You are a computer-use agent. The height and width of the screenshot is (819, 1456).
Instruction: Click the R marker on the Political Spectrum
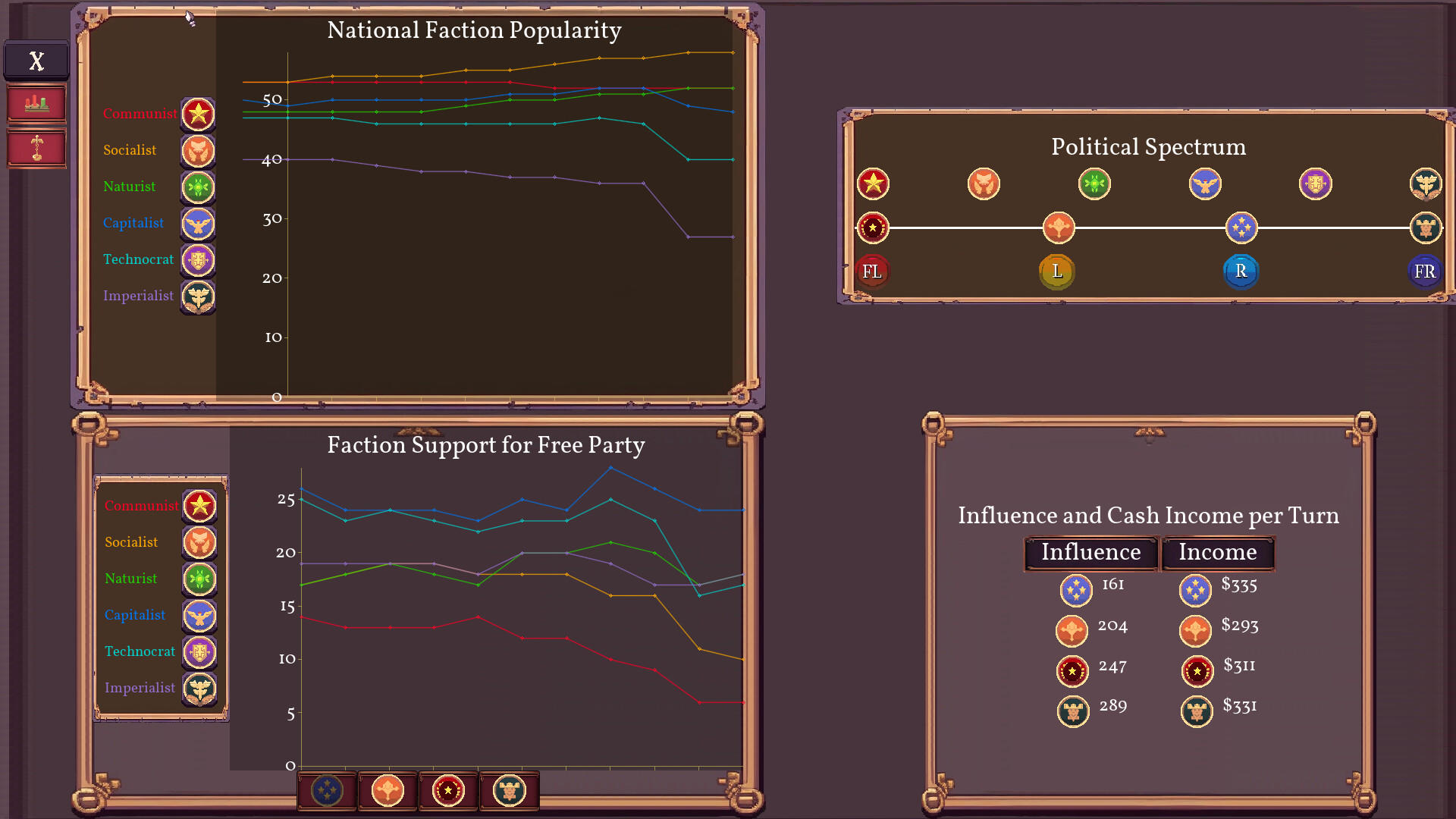[1241, 271]
